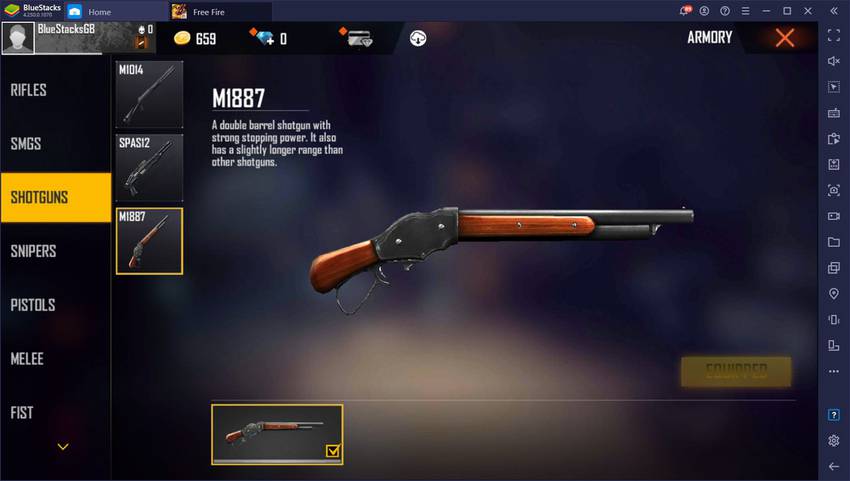The image size is (850, 481).
Task: Select the M1014 shotgun thumbnail
Action: [x=149, y=95]
